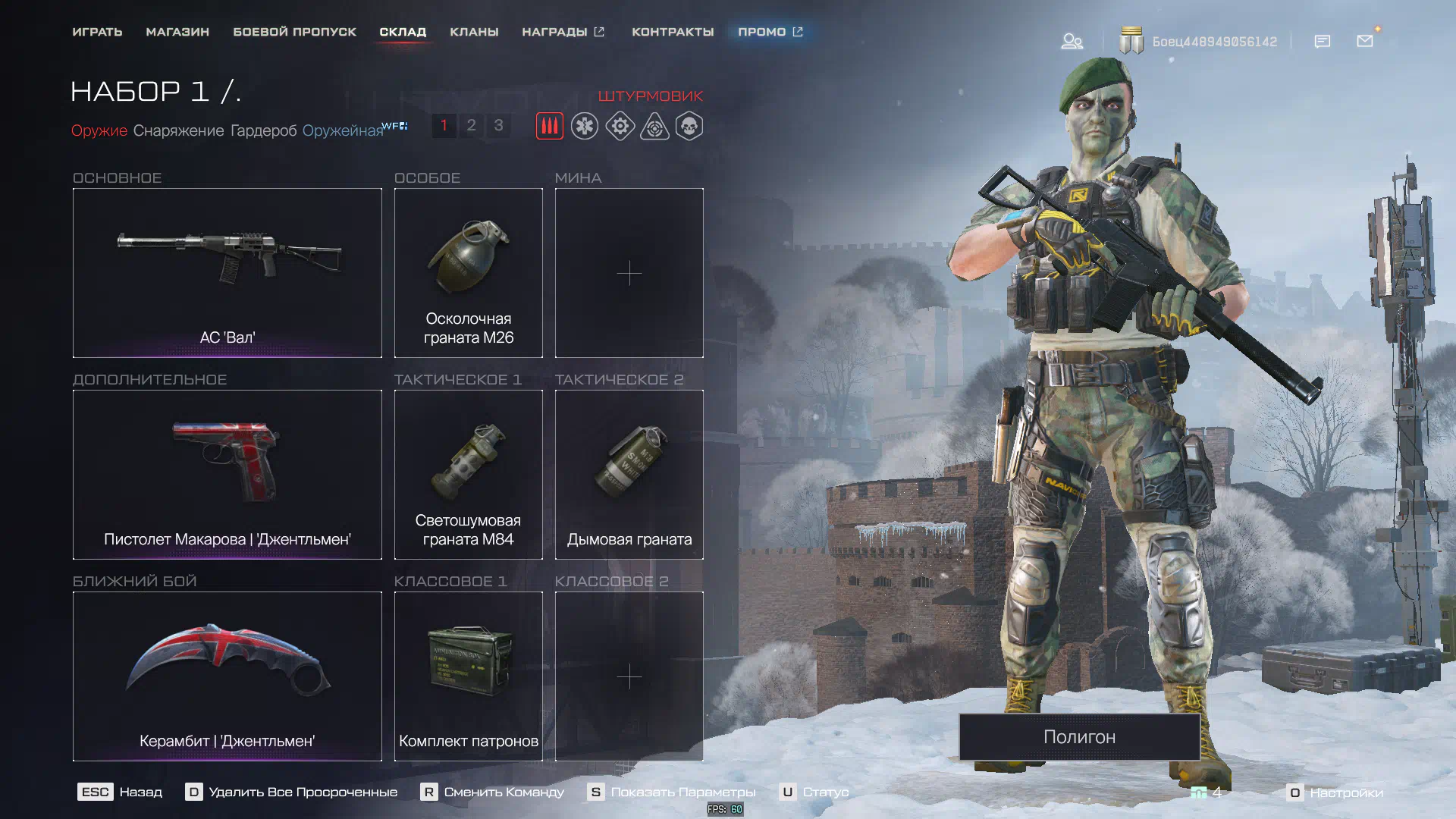Select the Керамбит melee weapon slot

[x=227, y=676]
